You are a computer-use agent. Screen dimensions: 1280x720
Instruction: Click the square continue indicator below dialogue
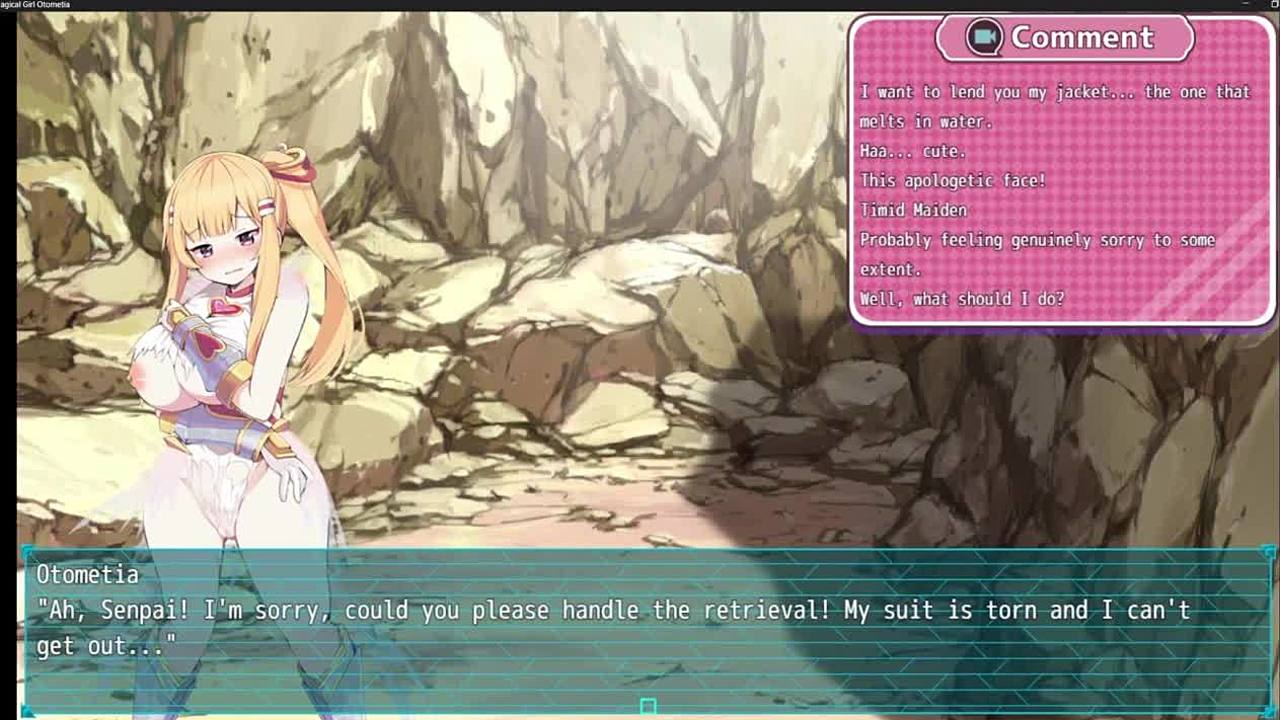648,707
